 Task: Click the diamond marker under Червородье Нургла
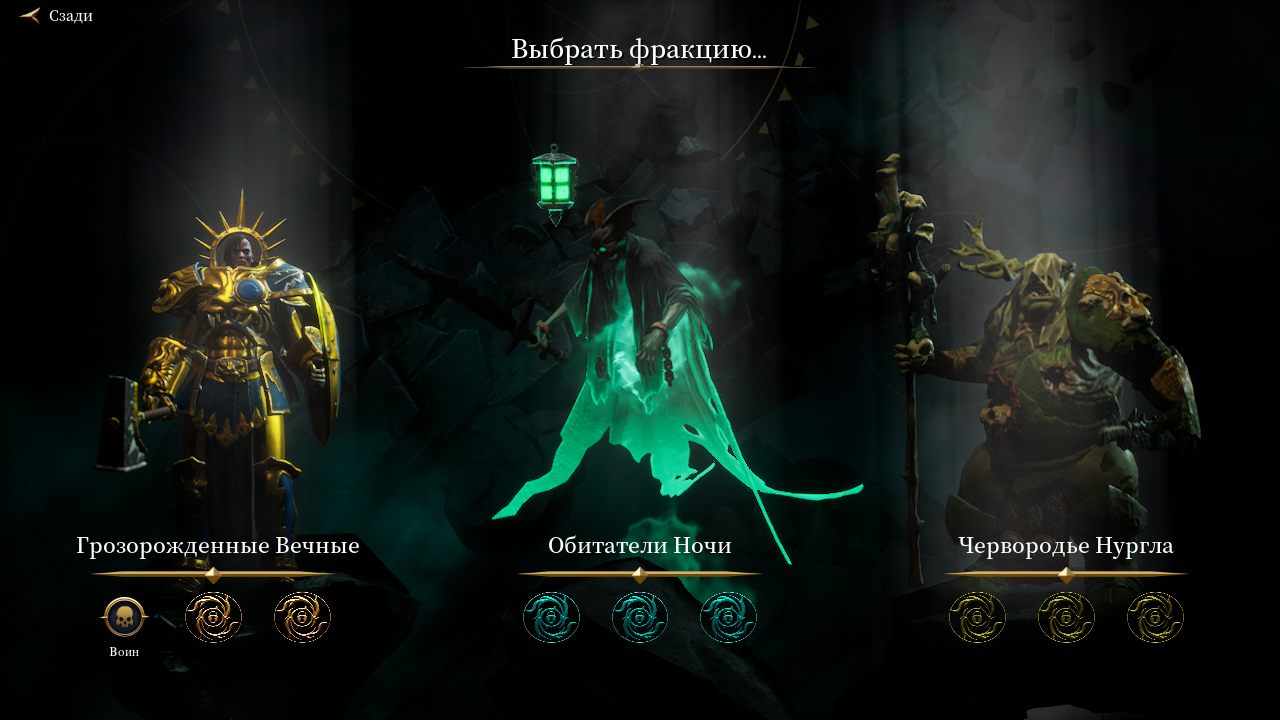tap(1065, 573)
